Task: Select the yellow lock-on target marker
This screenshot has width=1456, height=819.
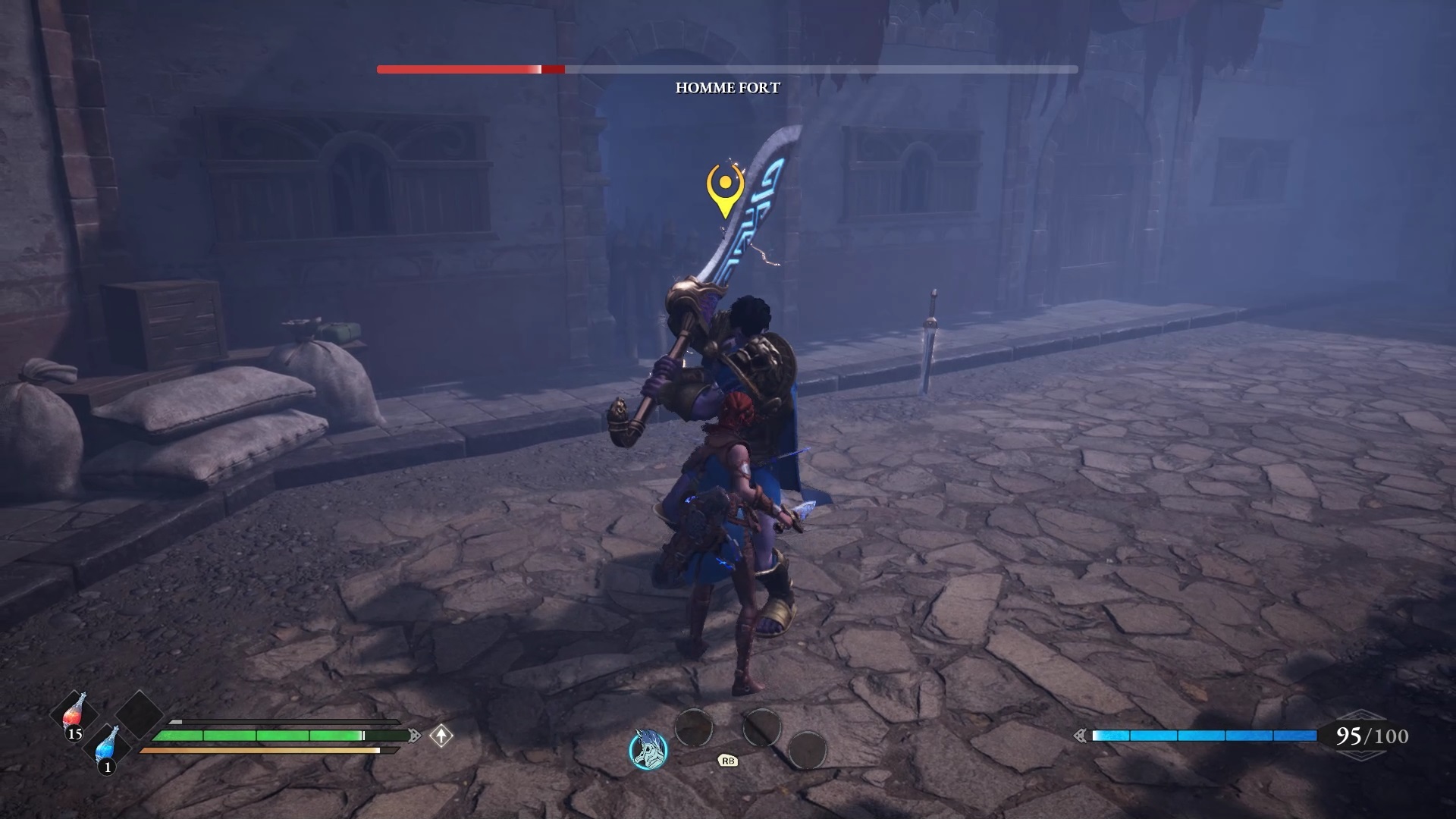Action: point(725,188)
